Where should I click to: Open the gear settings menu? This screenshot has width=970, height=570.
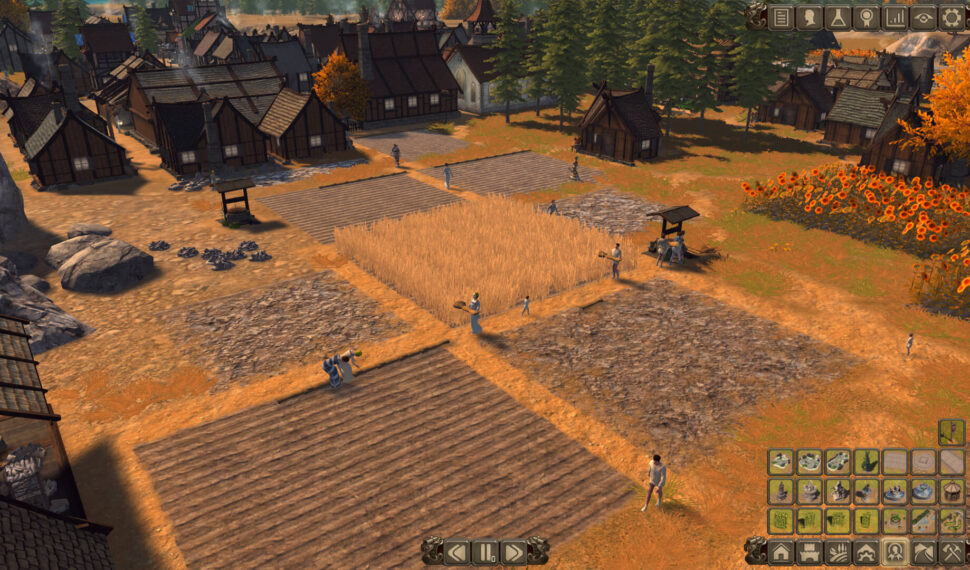951,17
